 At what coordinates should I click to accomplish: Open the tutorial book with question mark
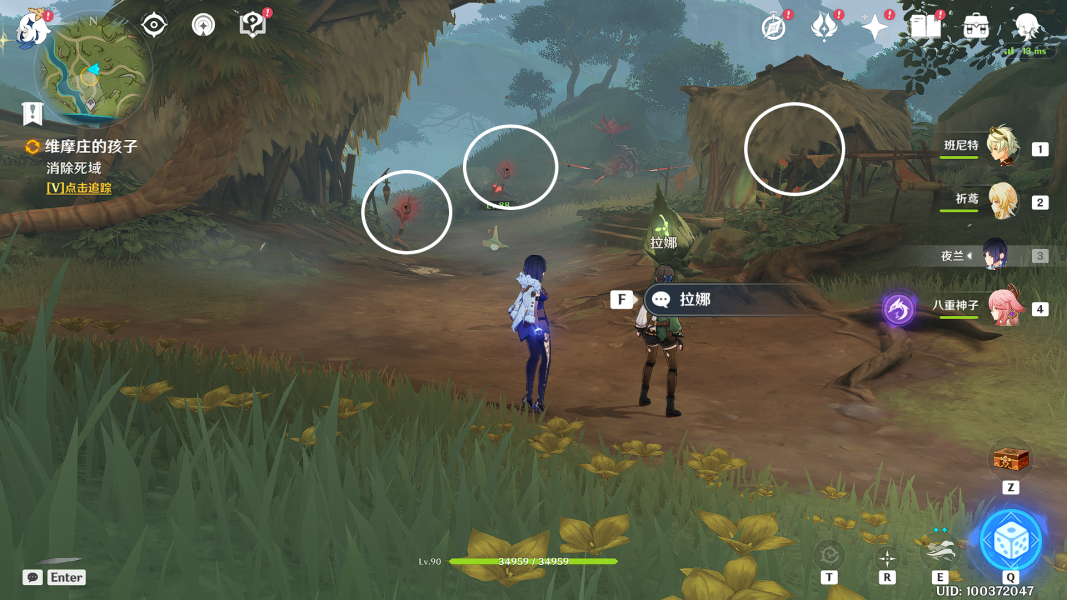253,25
